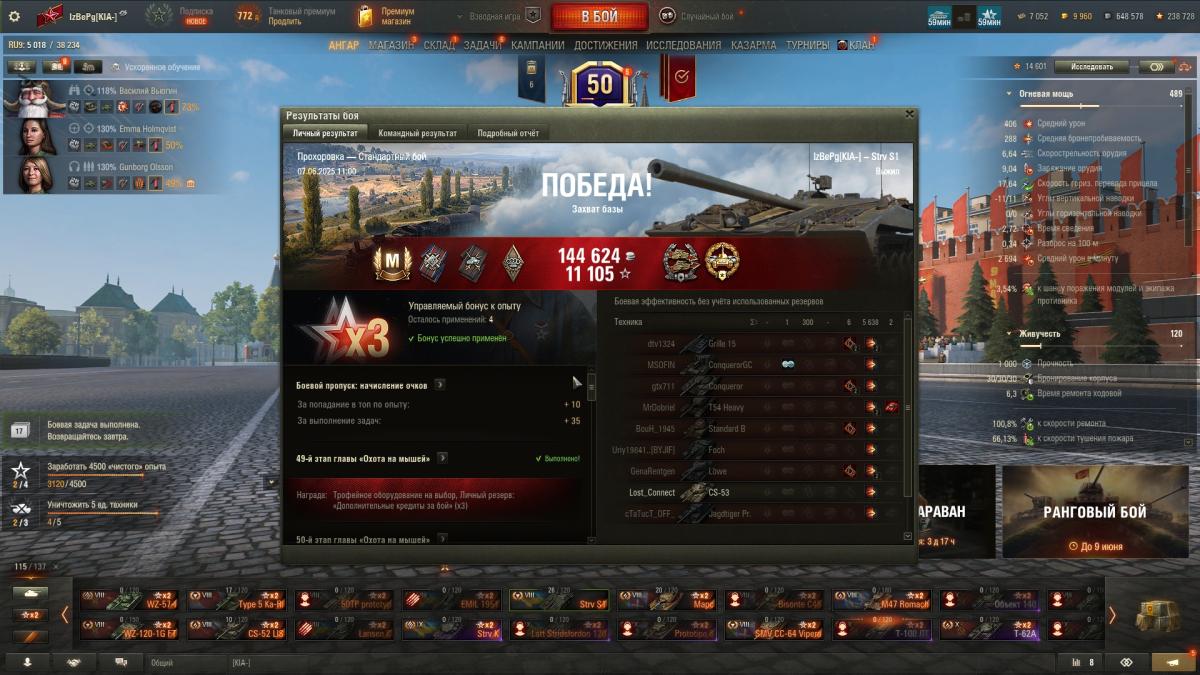The image size is (1200, 675).
Task: Open the КАМПАНИИ section
Action: click(538, 45)
